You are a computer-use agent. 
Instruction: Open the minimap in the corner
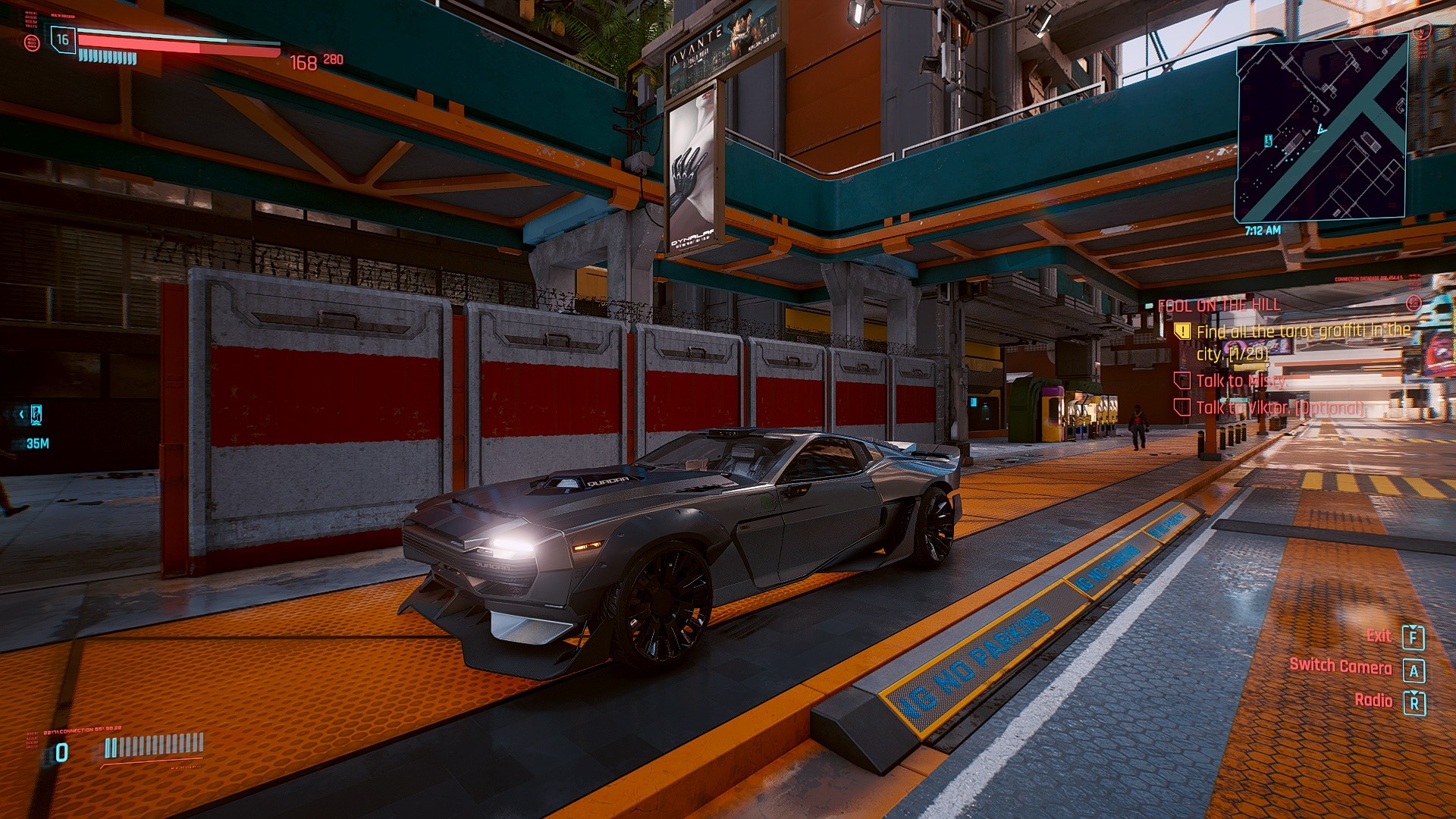(1322, 129)
